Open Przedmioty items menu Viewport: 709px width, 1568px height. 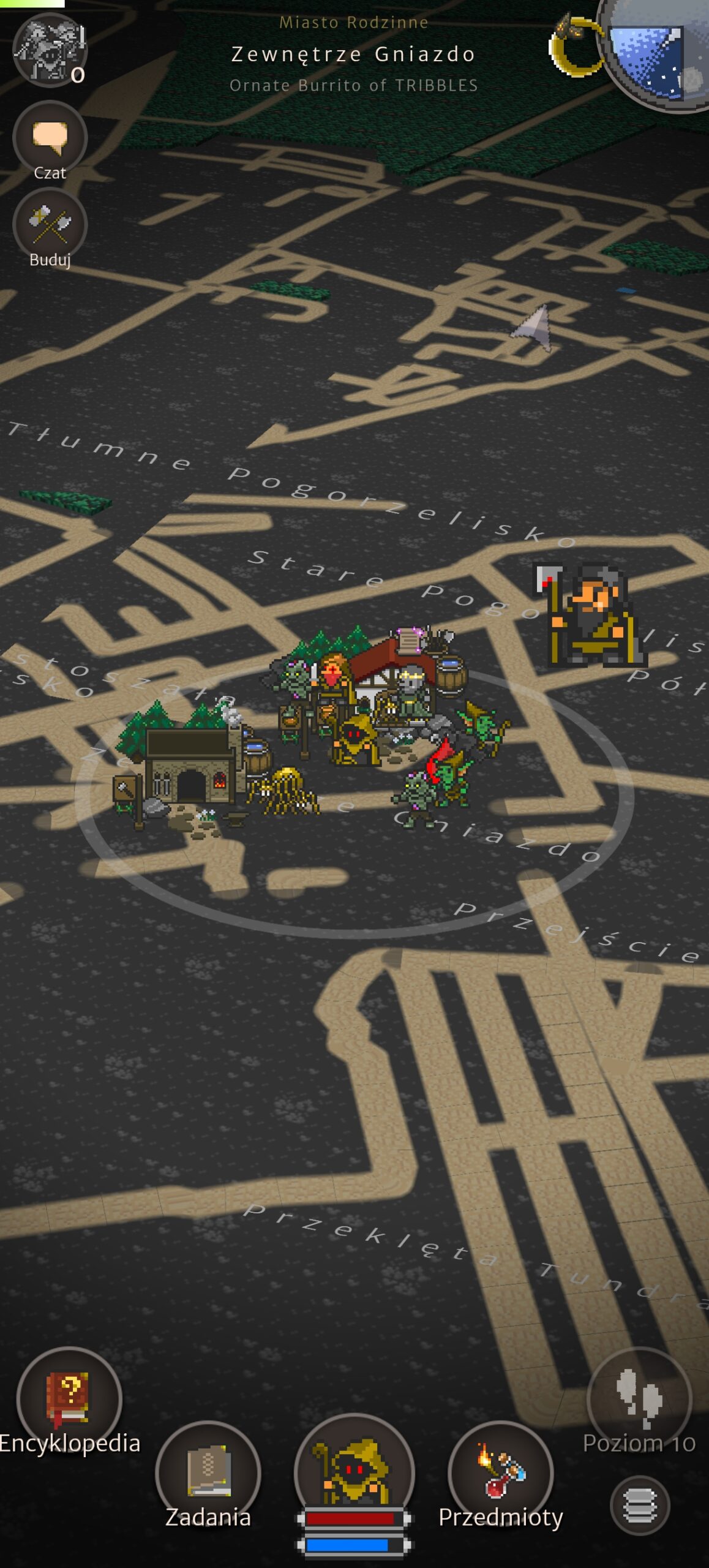(501, 1474)
